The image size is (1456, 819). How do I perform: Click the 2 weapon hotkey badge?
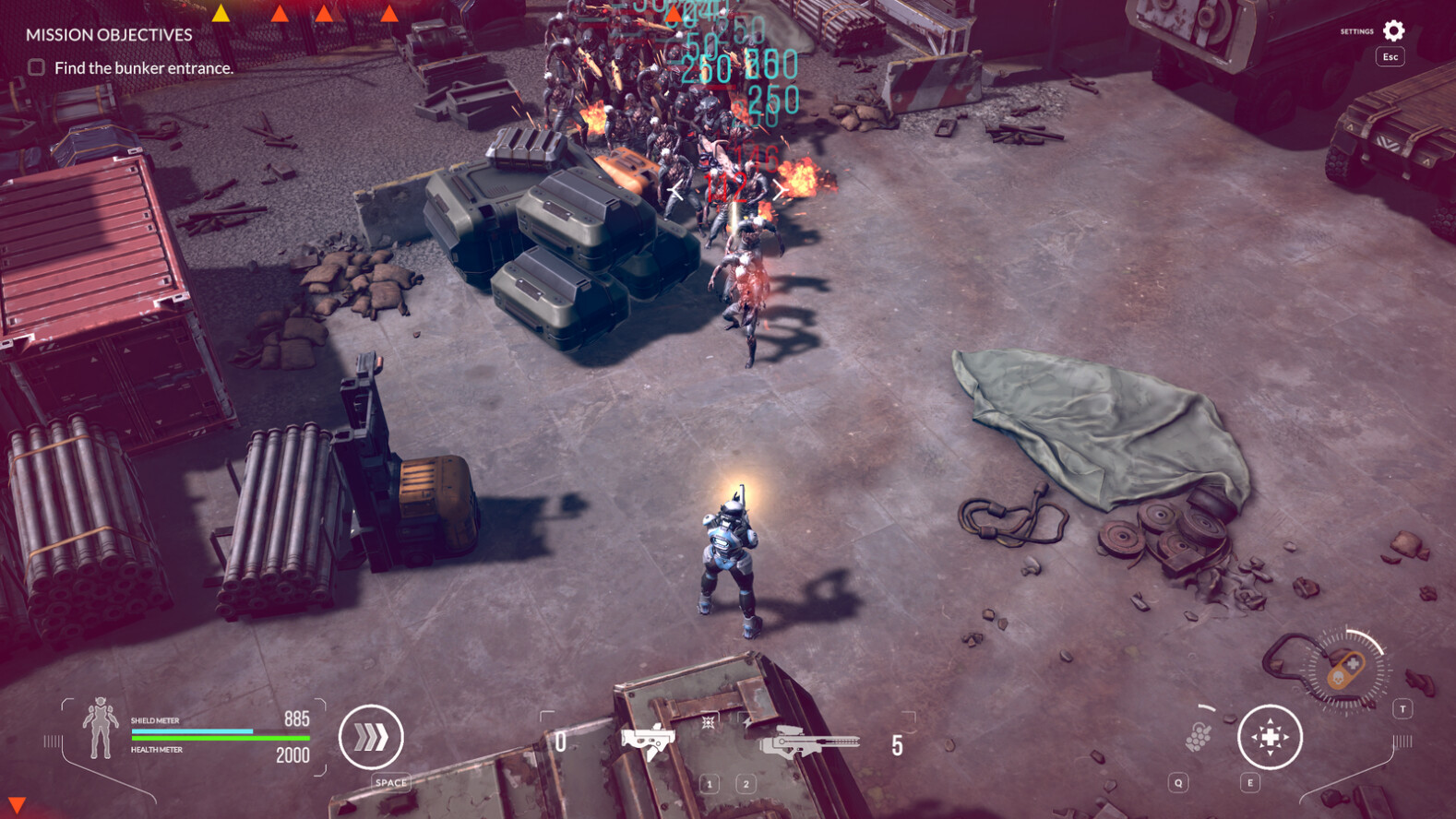click(746, 784)
